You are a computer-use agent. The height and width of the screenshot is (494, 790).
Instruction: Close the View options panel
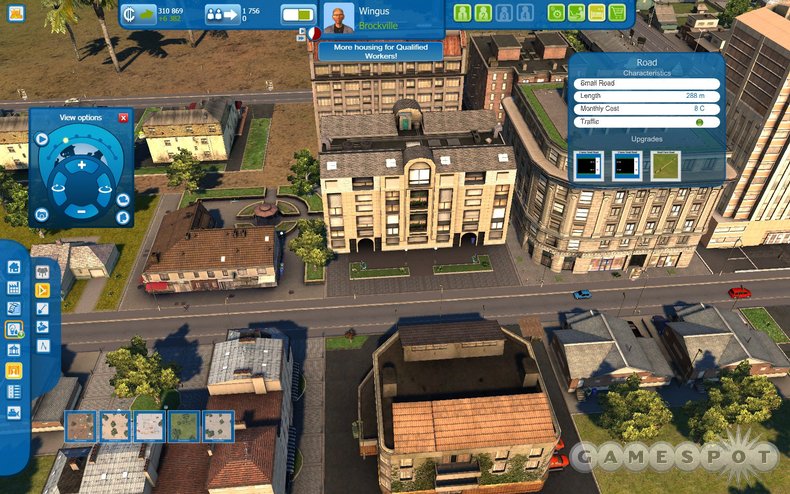click(124, 118)
